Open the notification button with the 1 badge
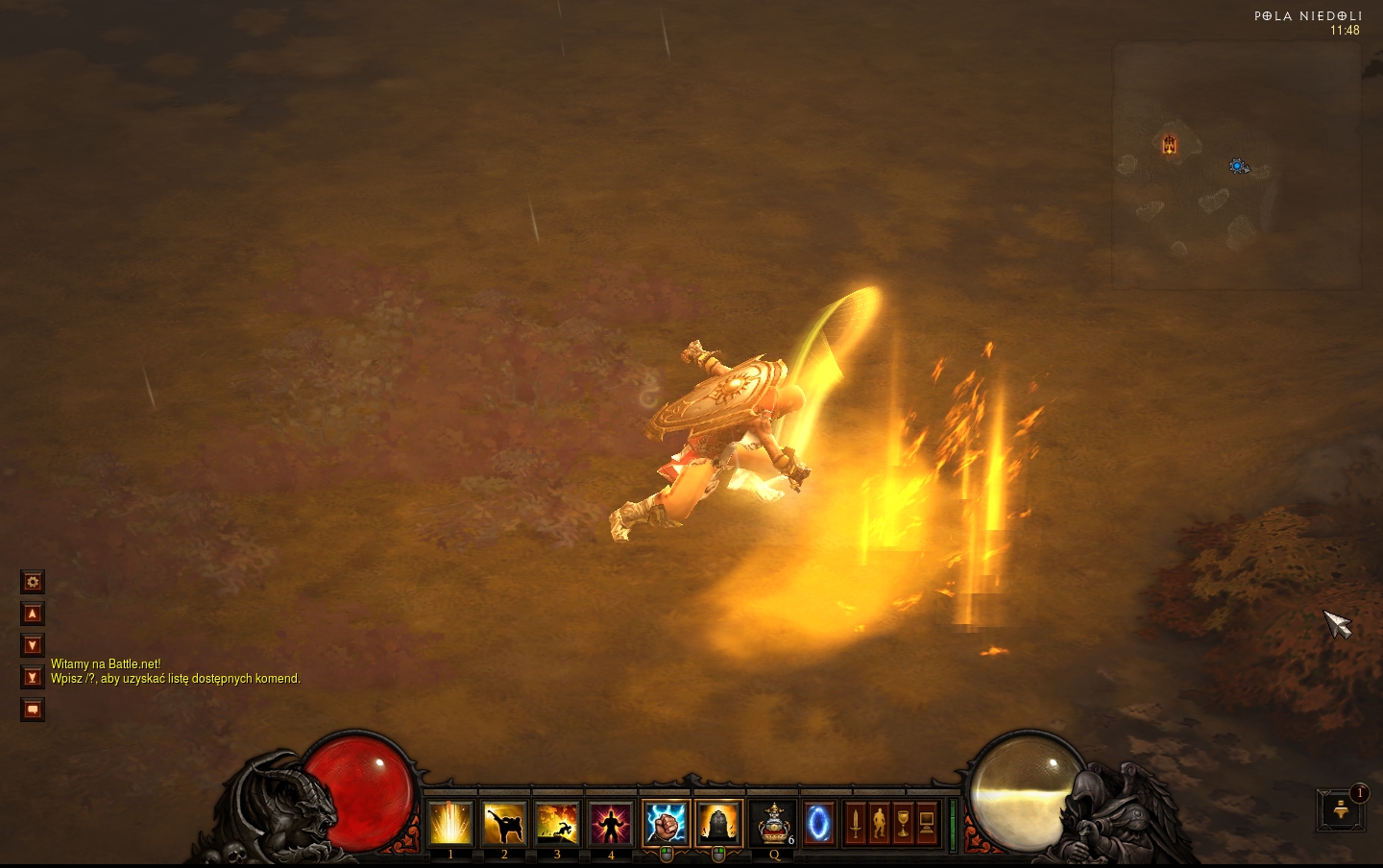The width and height of the screenshot is (1383, 868). (x=1341, y=810)
